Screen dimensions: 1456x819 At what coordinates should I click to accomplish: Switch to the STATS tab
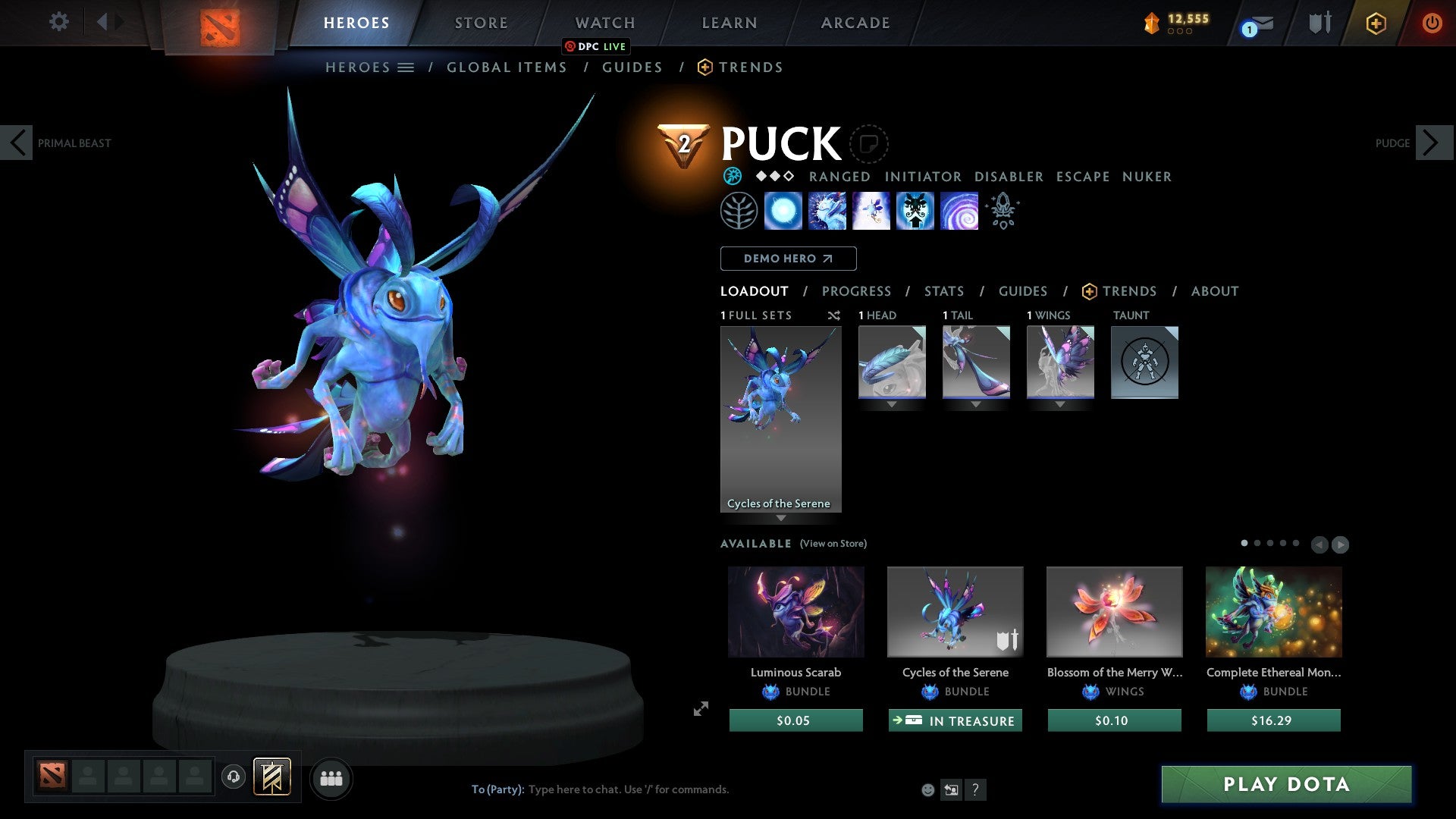(943, 290)
